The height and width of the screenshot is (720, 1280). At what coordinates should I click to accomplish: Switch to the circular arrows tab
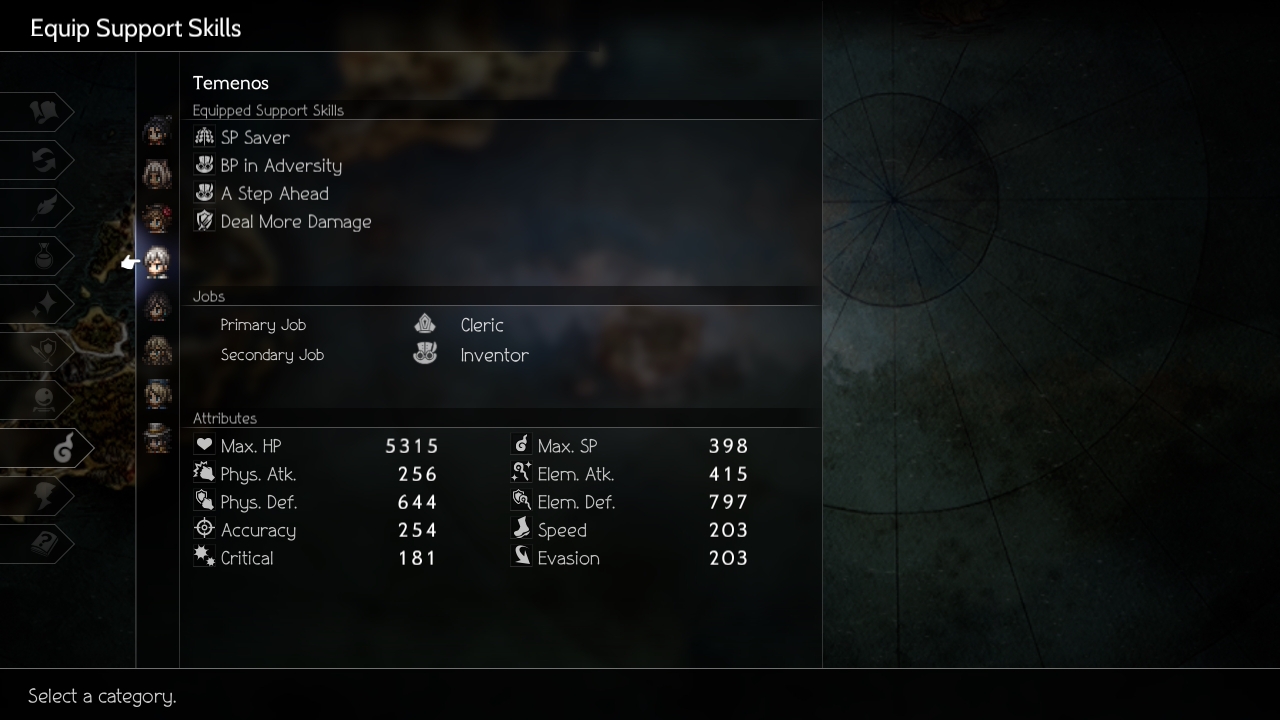[x=42, y=161]
